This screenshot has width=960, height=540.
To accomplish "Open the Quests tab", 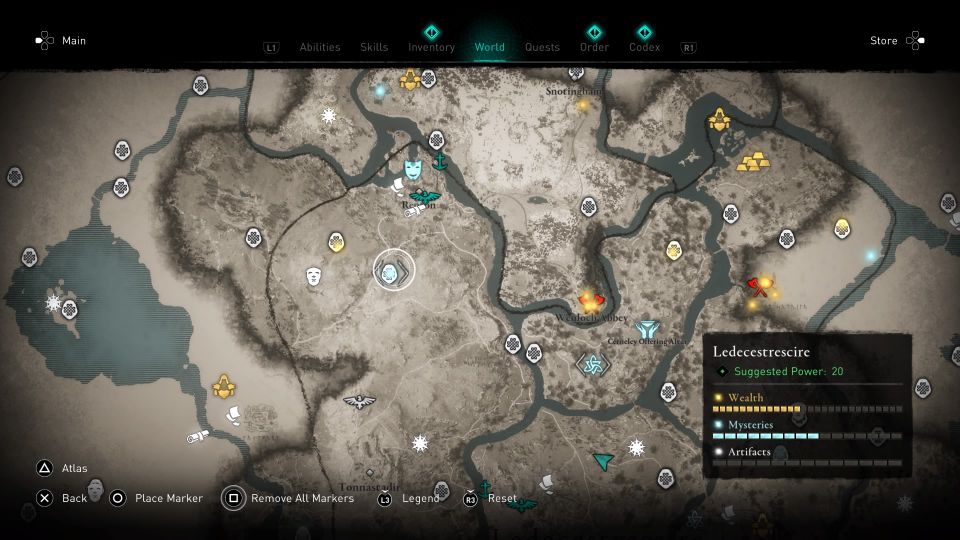I will point(542,47).
